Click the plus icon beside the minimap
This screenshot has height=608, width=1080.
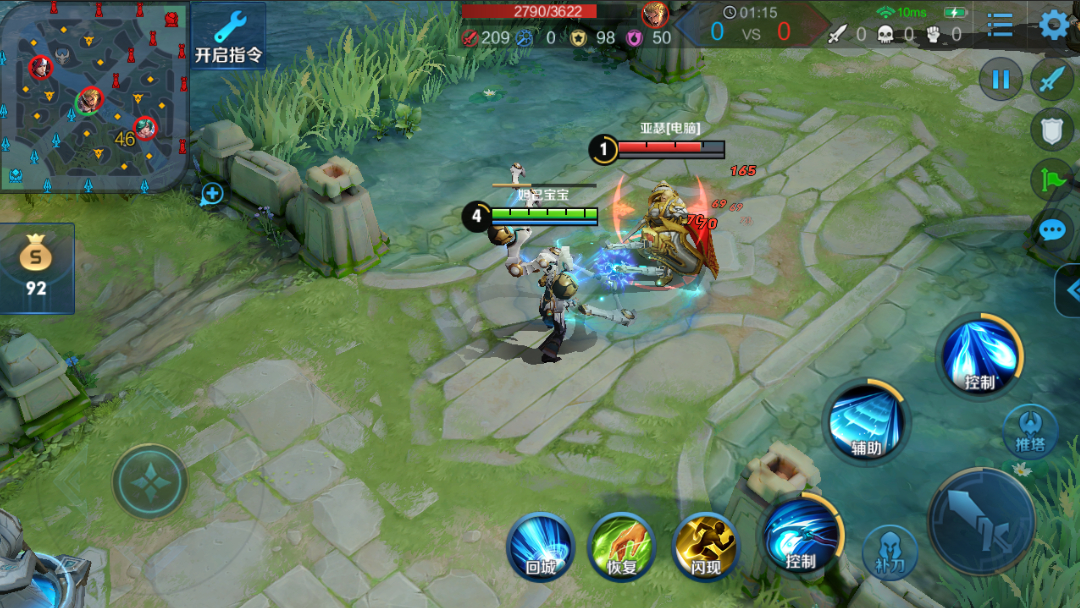(212, 193)
